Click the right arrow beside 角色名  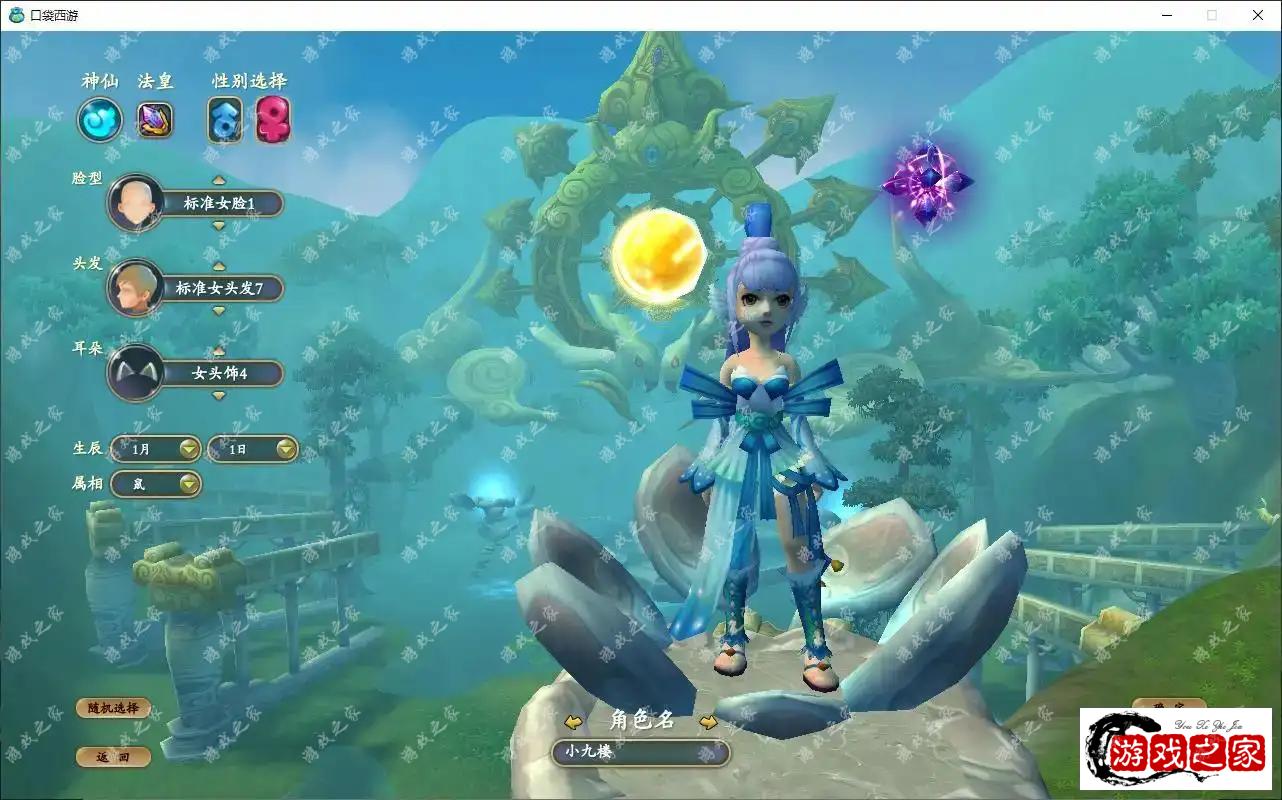pyautogui.click(x=708, y=722)
